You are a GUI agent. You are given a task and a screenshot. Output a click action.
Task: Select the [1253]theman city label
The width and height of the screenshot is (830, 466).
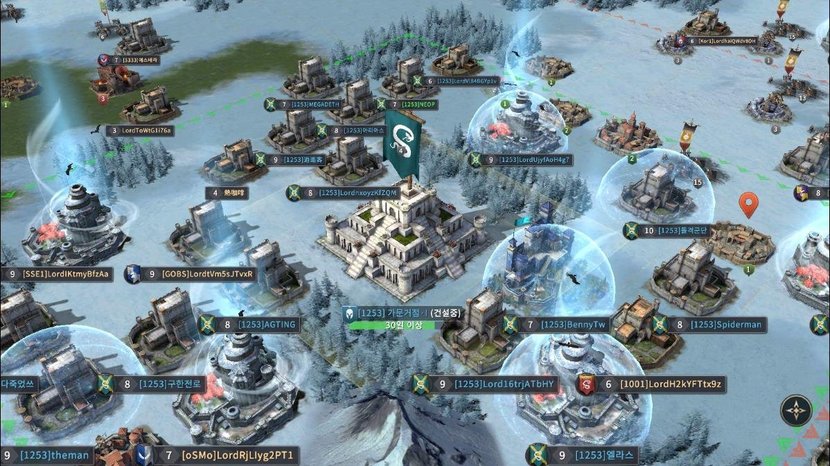pyautogui.click(x=54, y=456)
